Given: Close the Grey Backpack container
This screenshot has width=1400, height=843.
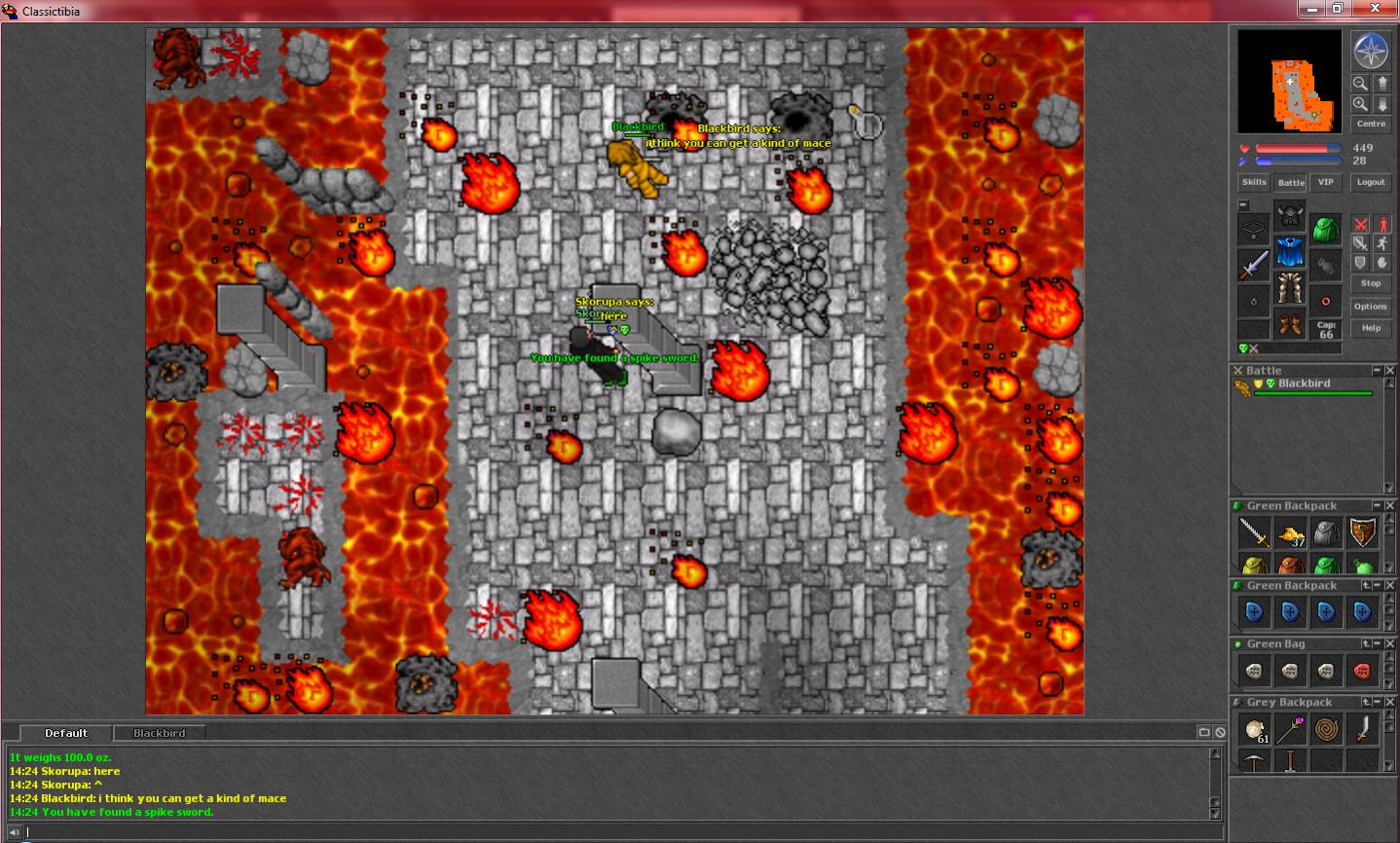Looking at the screenshot, I should [1389, 702].
